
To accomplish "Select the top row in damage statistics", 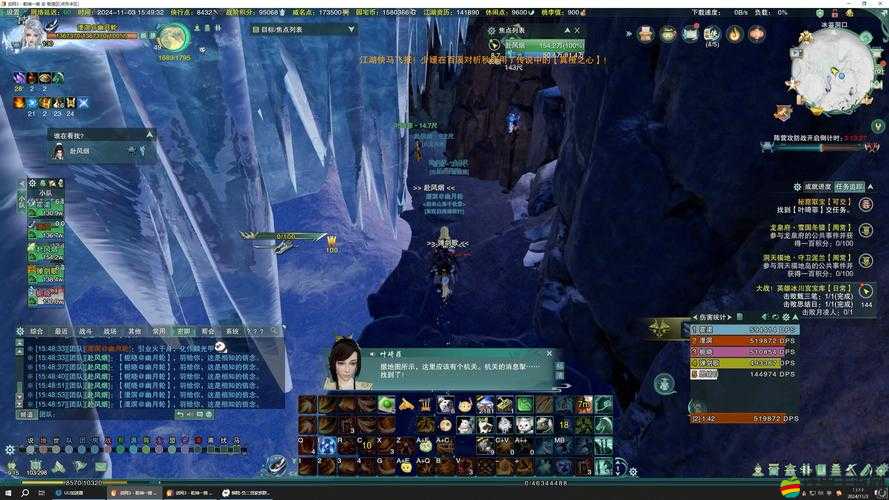I will (x=742, y=329).
